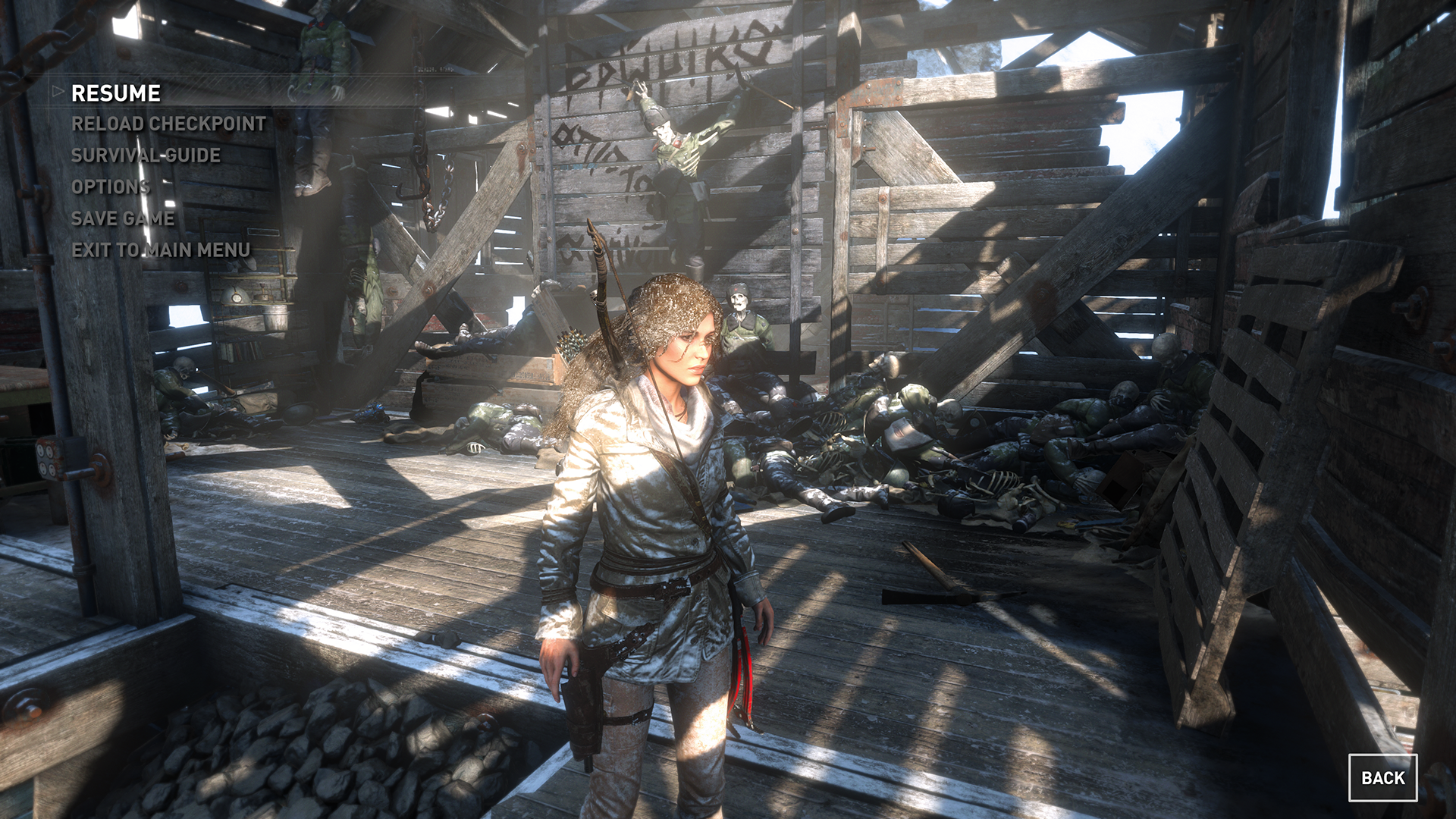Click the Back button
Image resolution: width=1456 pixels, height=819 pixels.
(1382, 778)
